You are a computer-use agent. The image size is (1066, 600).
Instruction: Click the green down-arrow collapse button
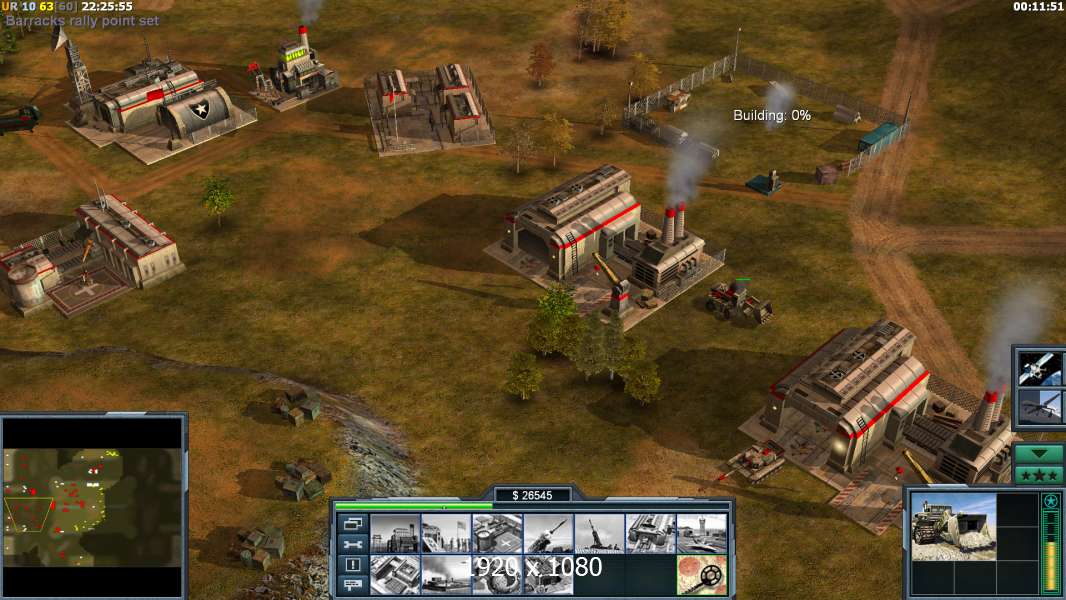1039,453
